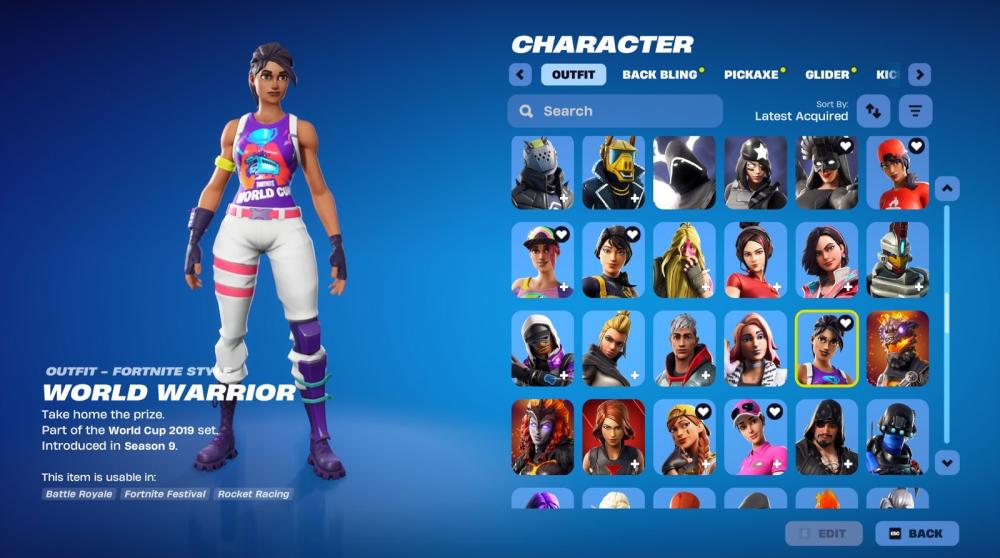Go back with the Back button
Viewport: 1000px width, 558px height.
click(x=916, y=534)
